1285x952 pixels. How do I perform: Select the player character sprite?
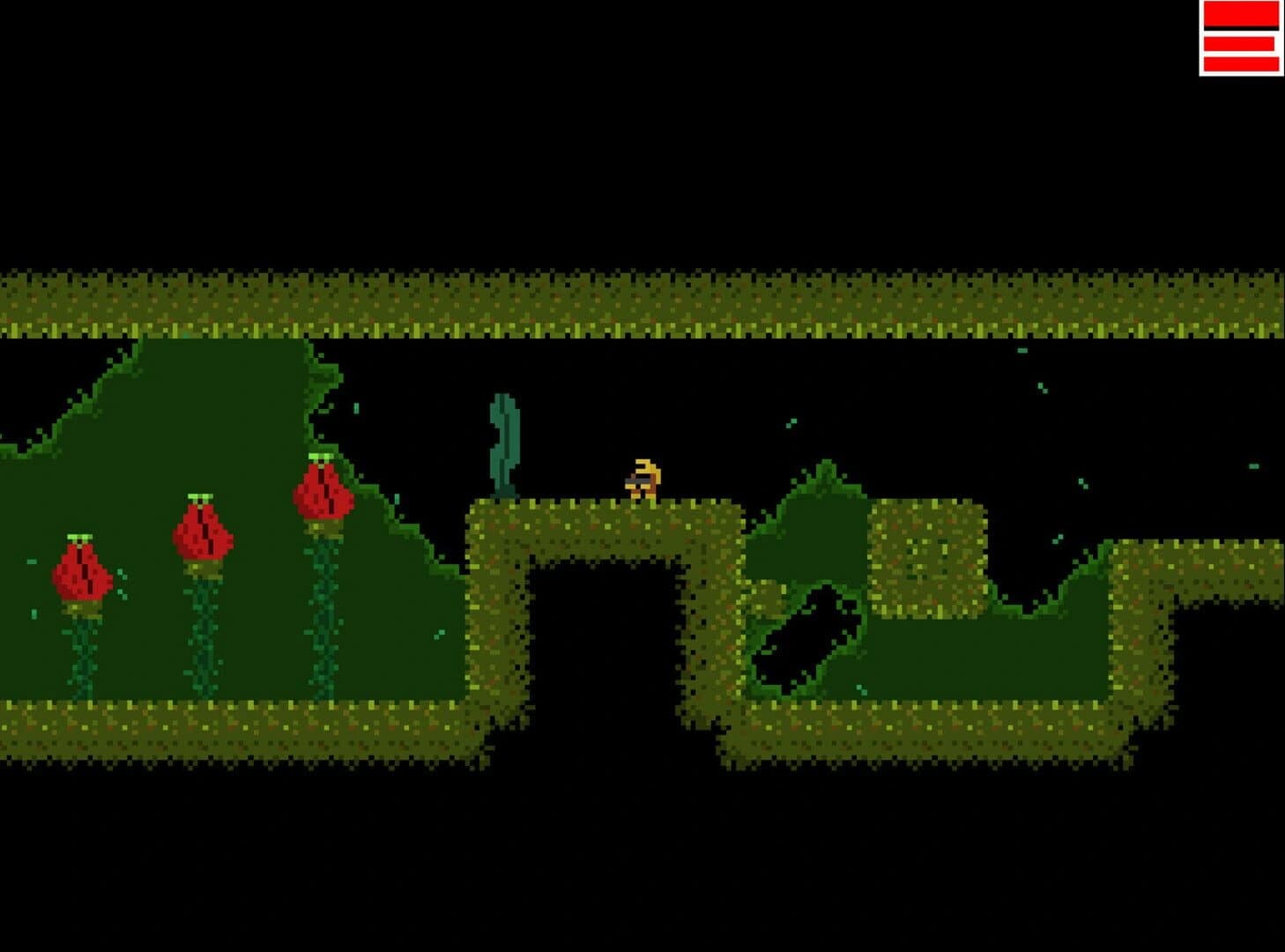pyautogui.click(x=645, y=479)
